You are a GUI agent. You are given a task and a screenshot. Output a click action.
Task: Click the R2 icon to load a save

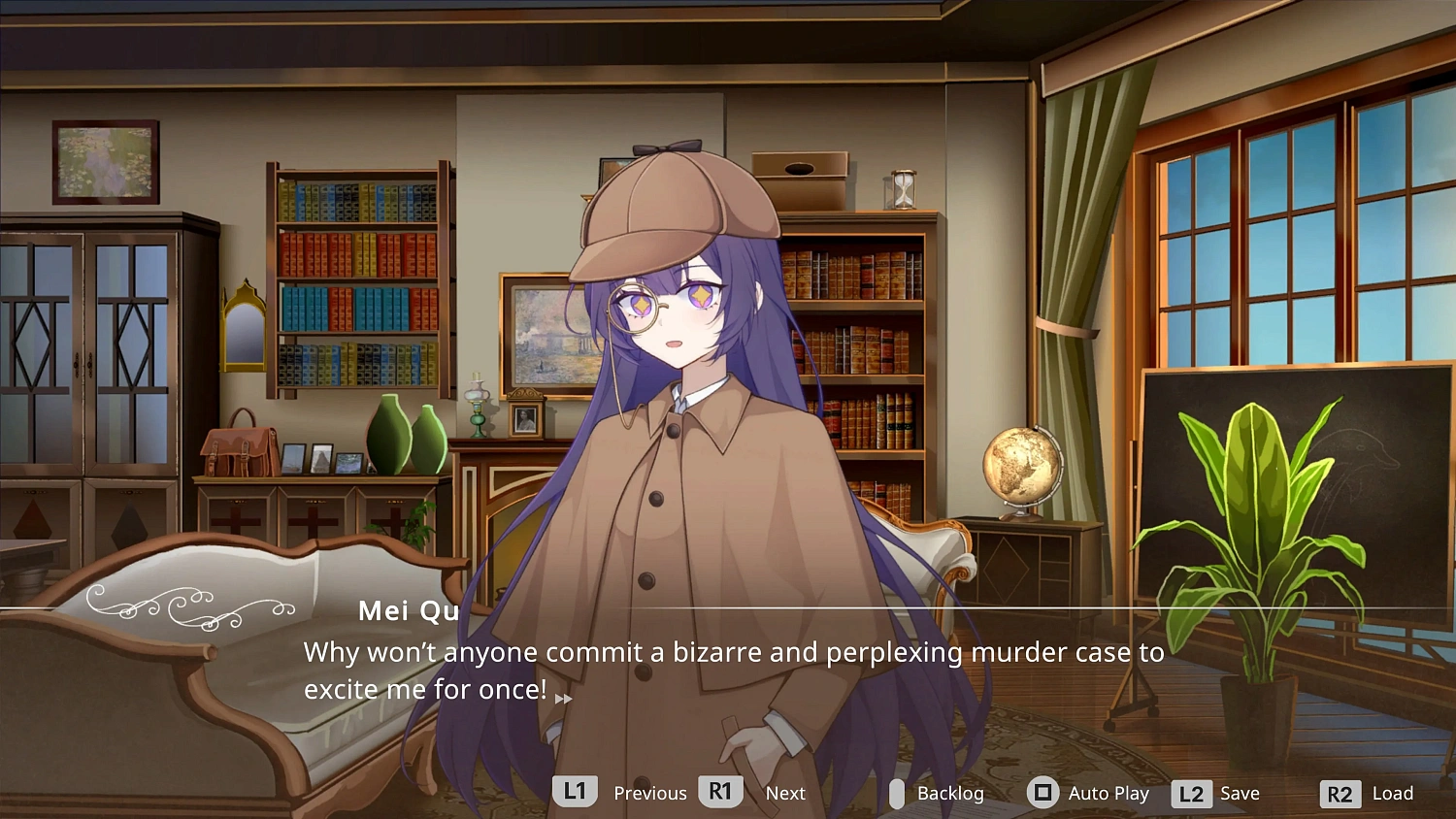click(x=1341, y=793)
